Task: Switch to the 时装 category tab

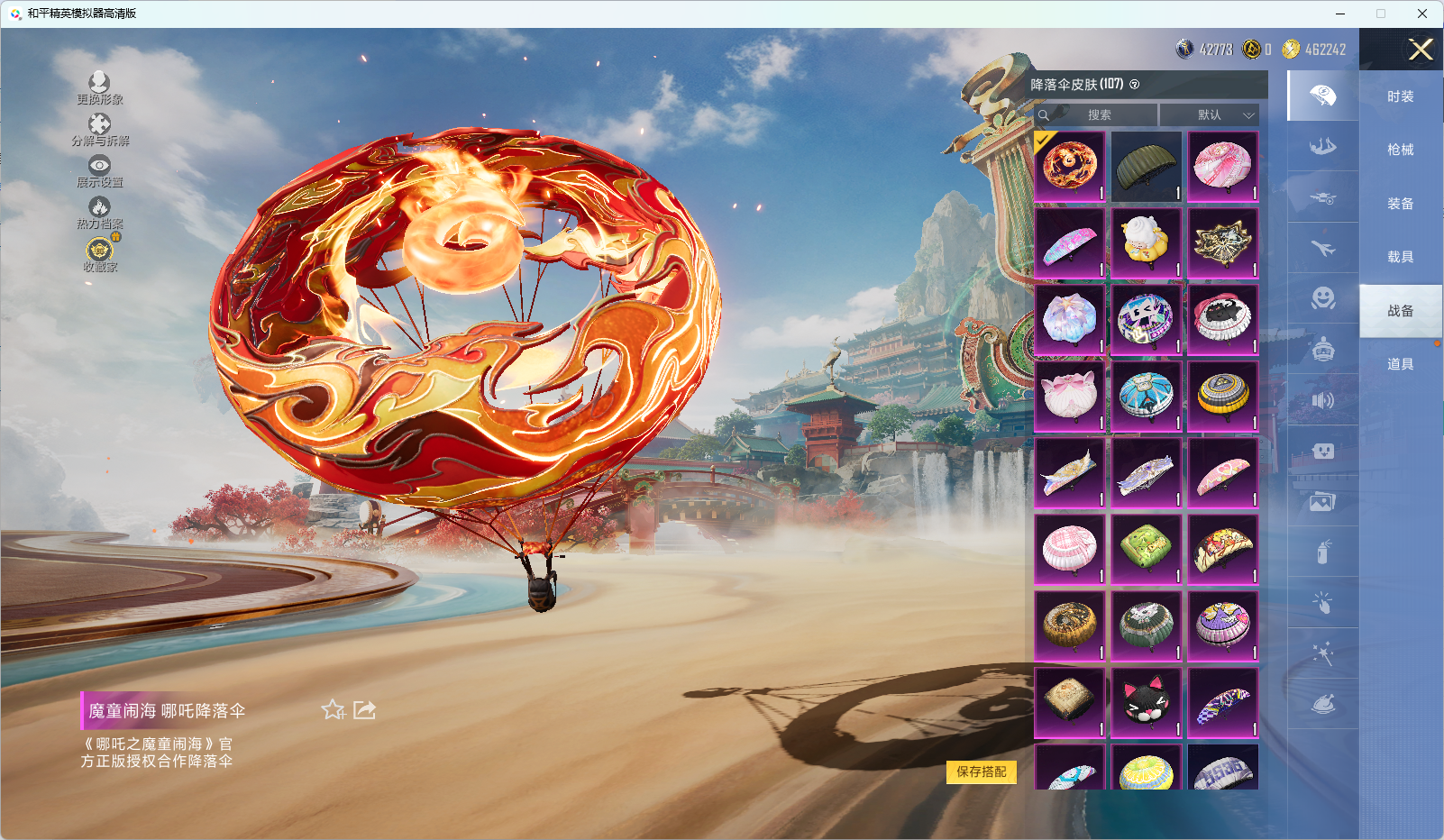Action: click(1400, 96)
